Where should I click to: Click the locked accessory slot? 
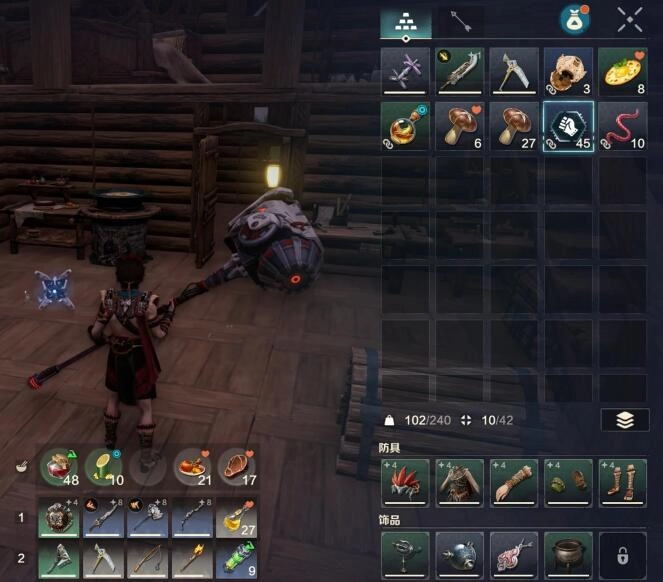[622, 554]
